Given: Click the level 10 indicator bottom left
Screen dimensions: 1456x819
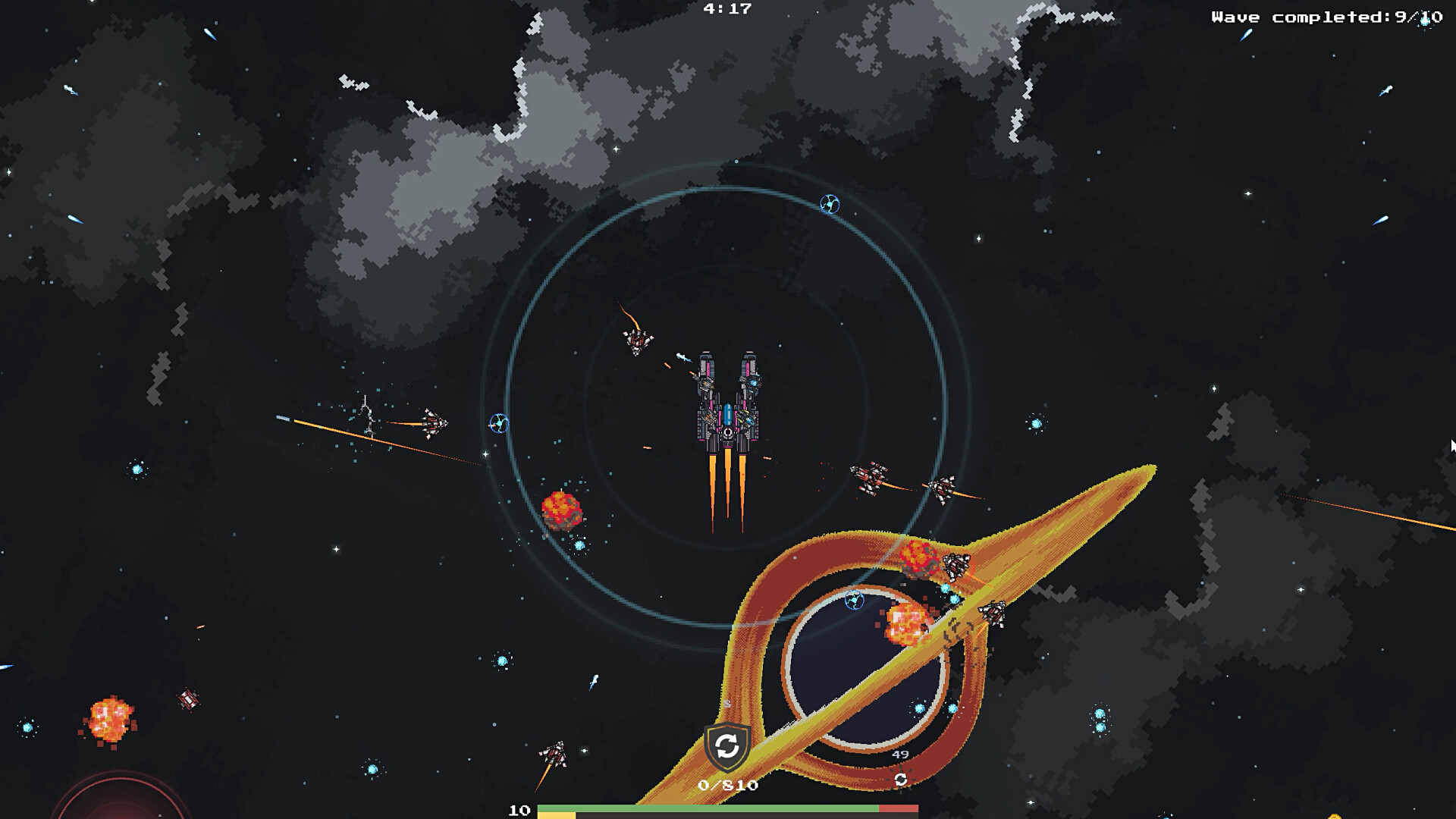Looking at the screenshot, I should pos(520,811).
